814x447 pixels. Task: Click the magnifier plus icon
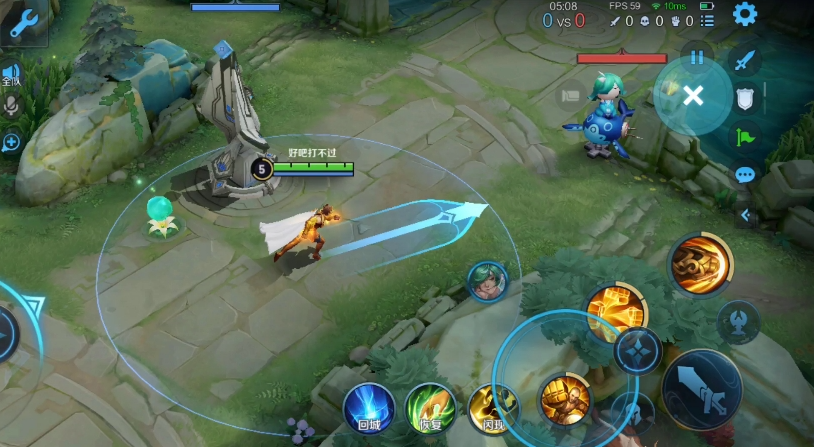click(12, 142)
